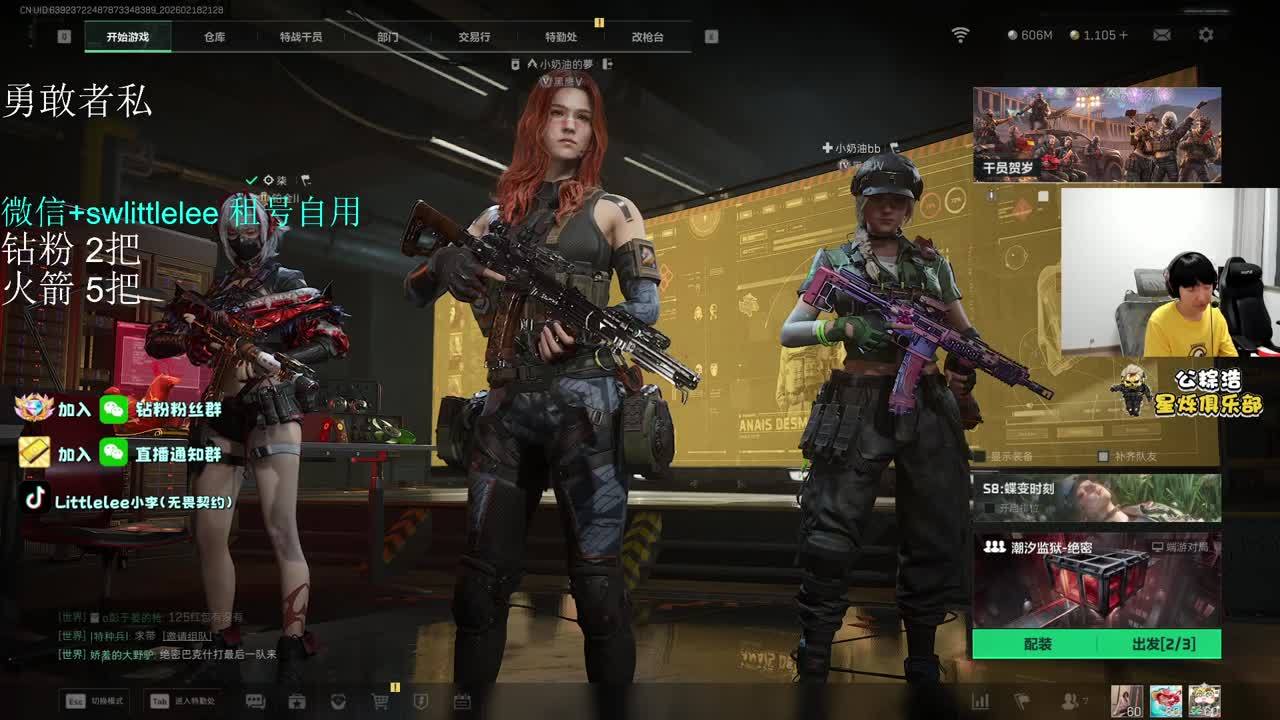Click the green 配装 loadout button
The width and height of the screenshot is (1280, 720).
pos(1037,644)
